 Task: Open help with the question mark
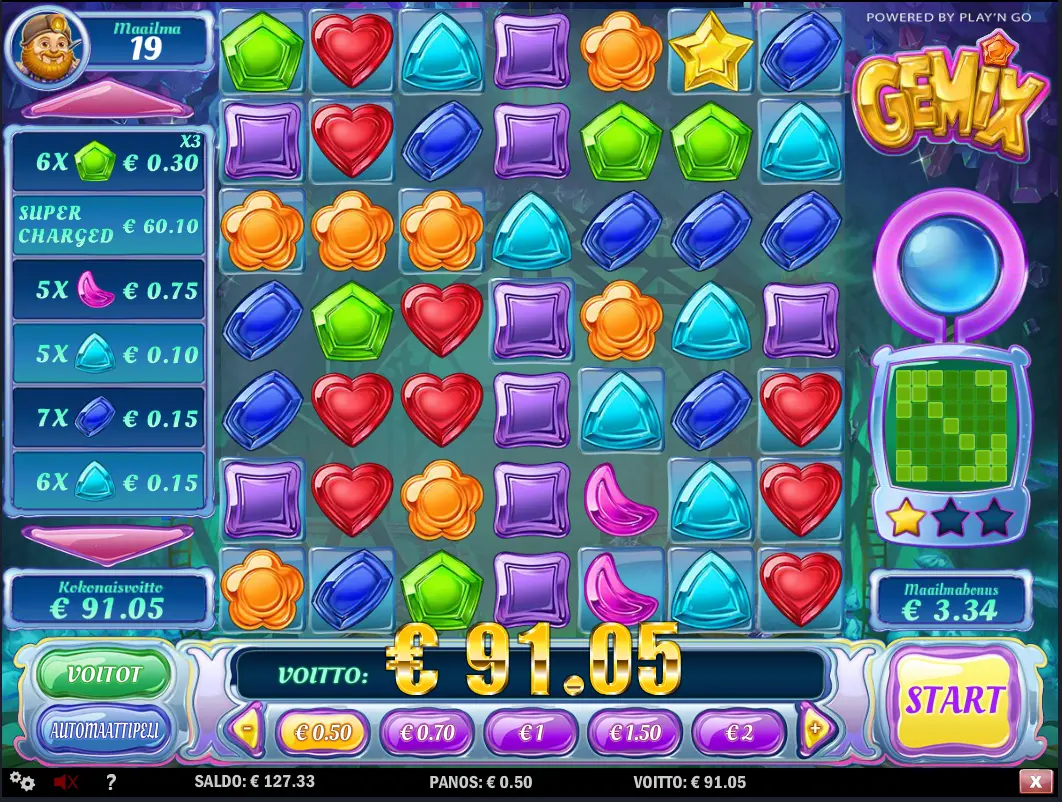[110, 782]
